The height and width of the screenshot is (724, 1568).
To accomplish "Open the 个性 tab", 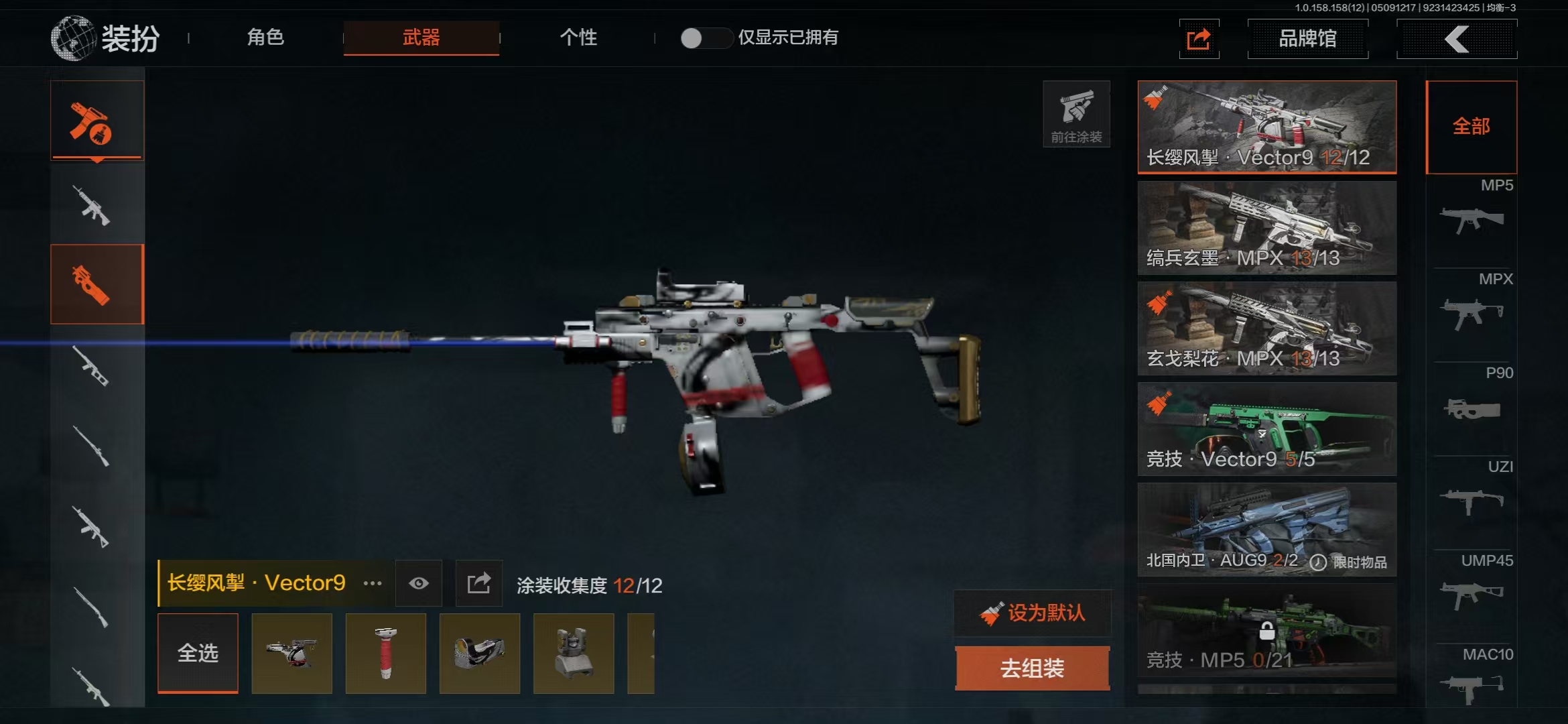I will click(x=578, y=38).
